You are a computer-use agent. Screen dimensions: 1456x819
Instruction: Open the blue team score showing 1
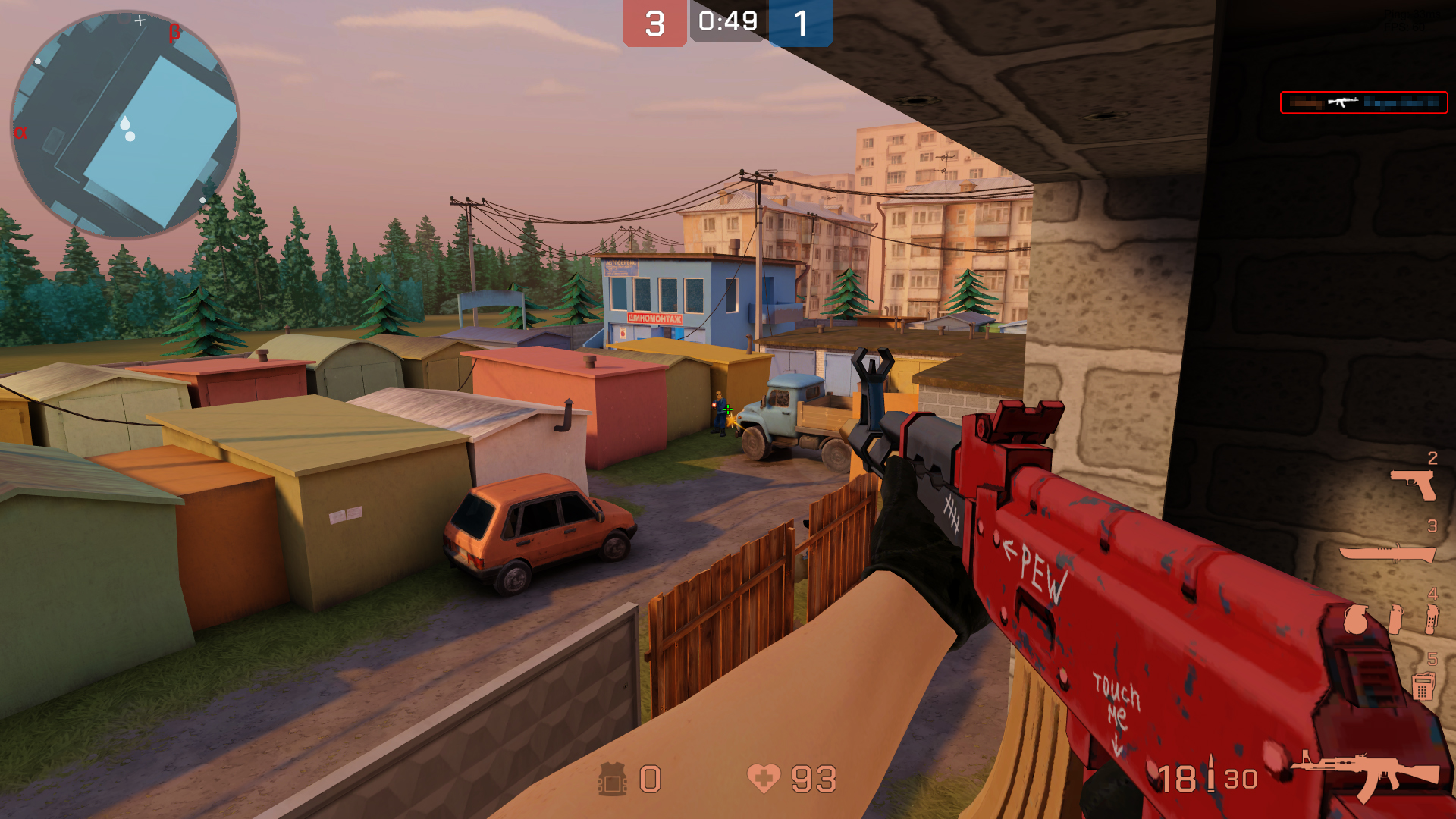[x=800, y=21]
